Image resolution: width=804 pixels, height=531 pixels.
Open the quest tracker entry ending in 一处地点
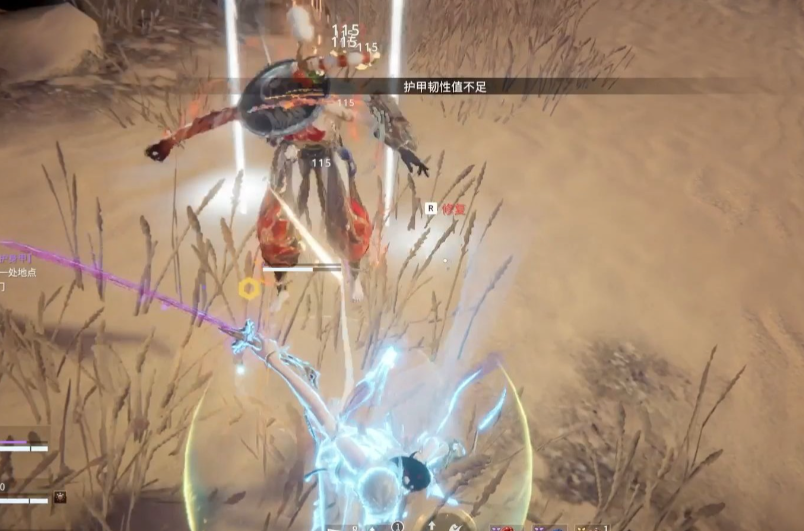19,272
